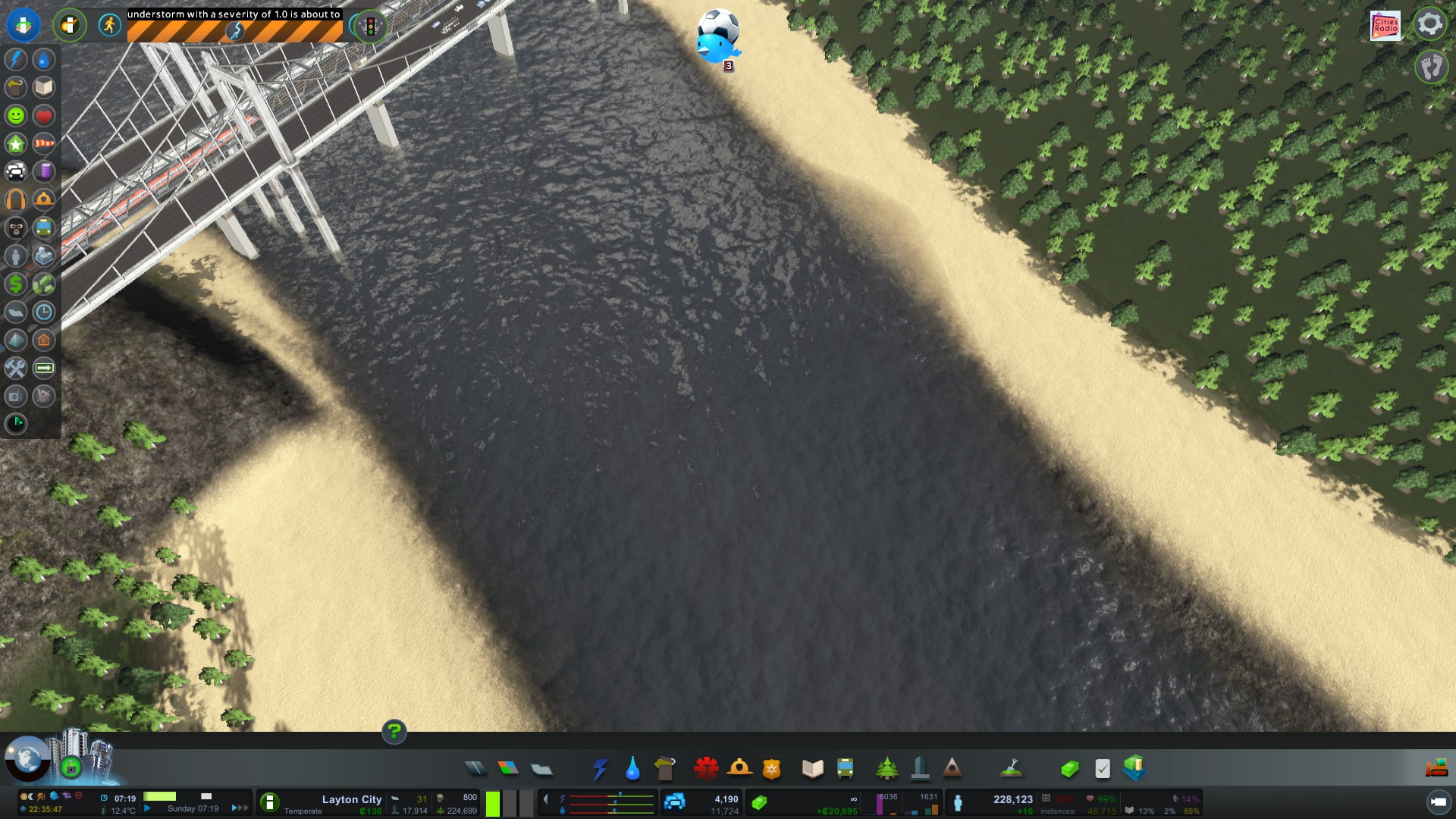Show the happiness smiley info view

coord(16,115)
